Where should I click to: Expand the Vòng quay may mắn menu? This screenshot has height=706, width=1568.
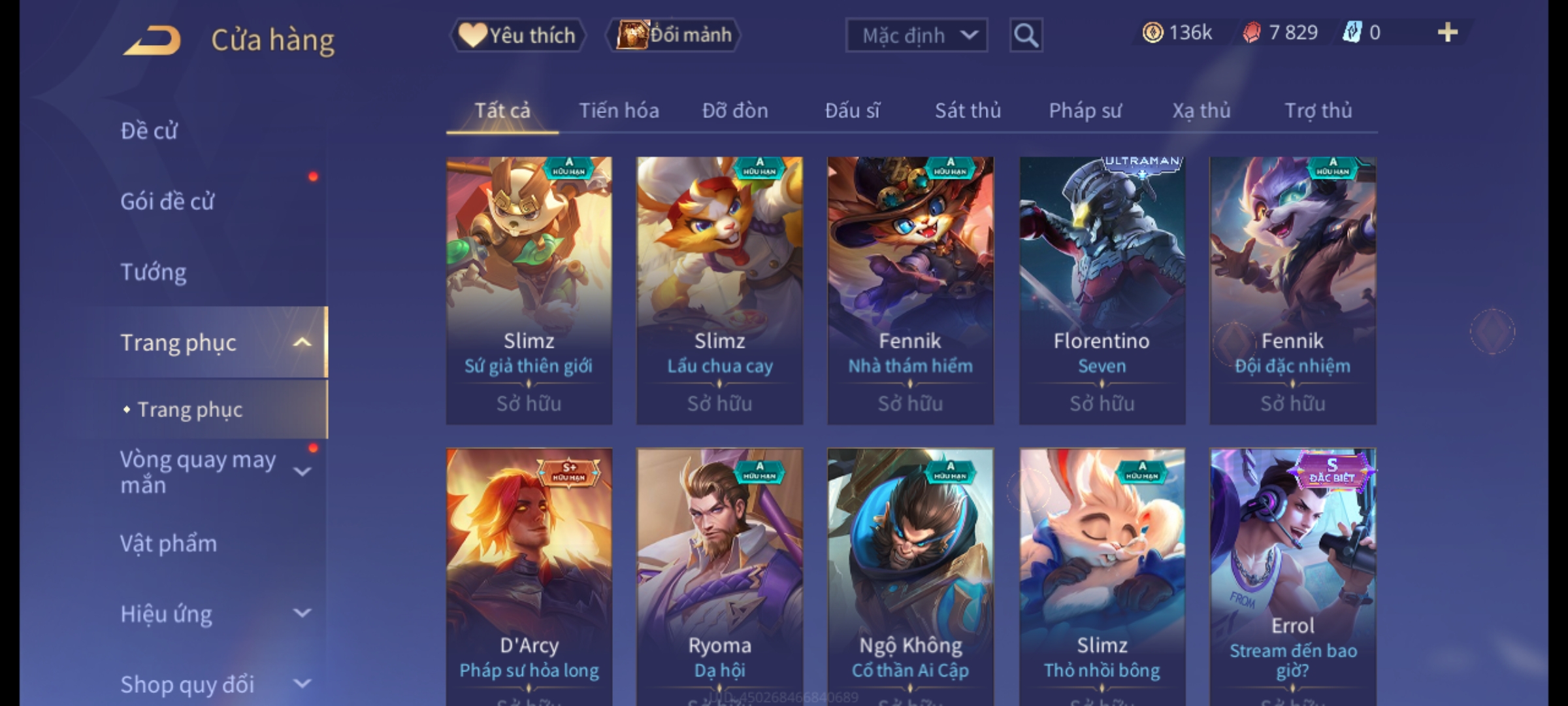click(209, 472)
